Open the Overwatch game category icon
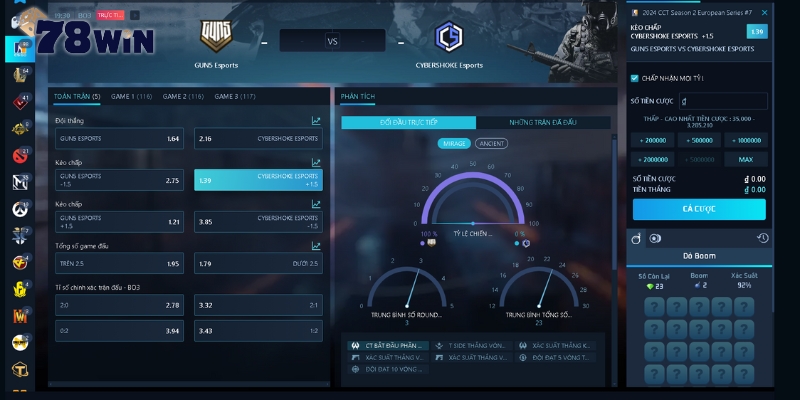 click(20, 209)
